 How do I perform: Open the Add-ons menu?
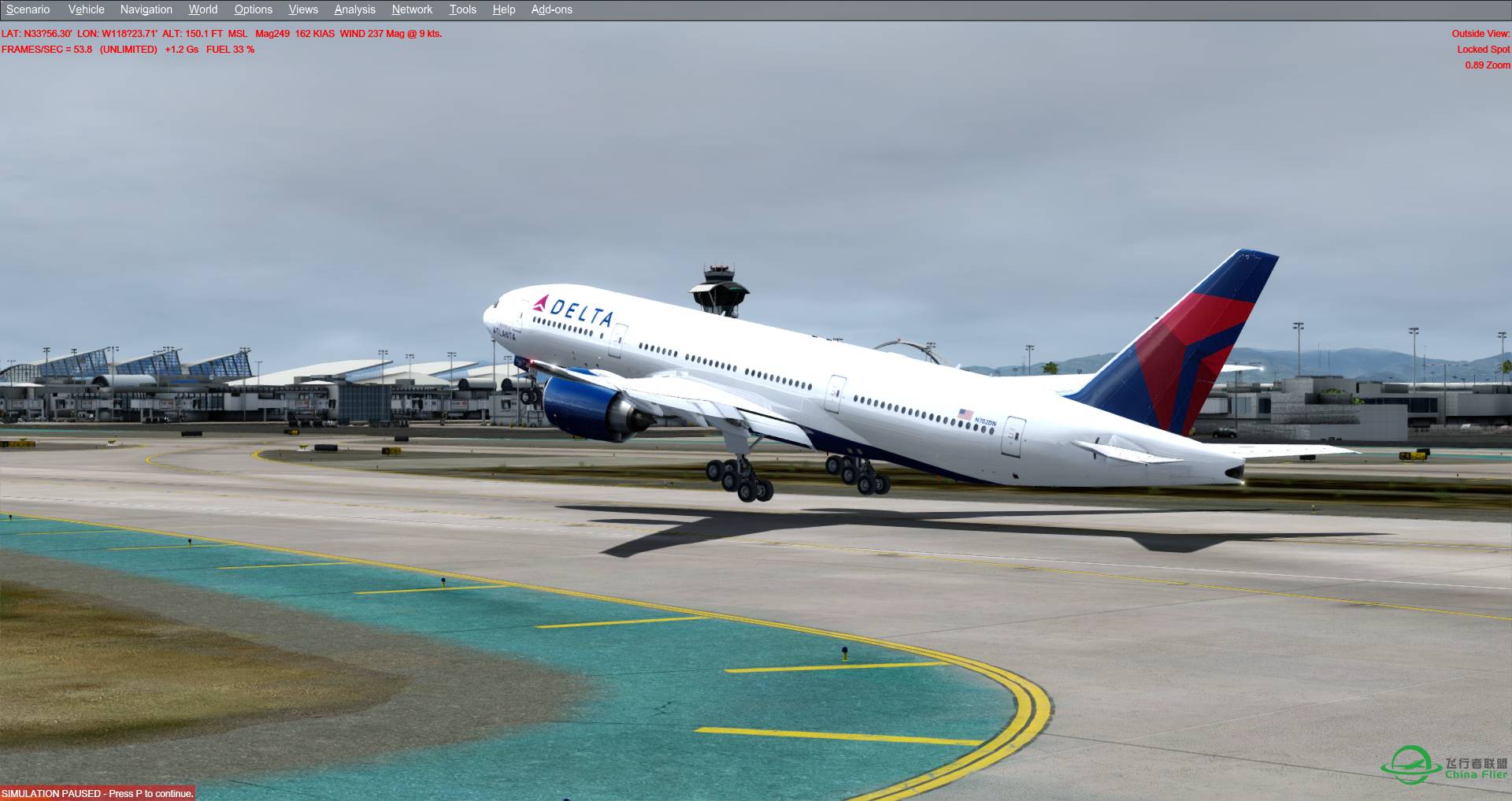tap(550, 9)
